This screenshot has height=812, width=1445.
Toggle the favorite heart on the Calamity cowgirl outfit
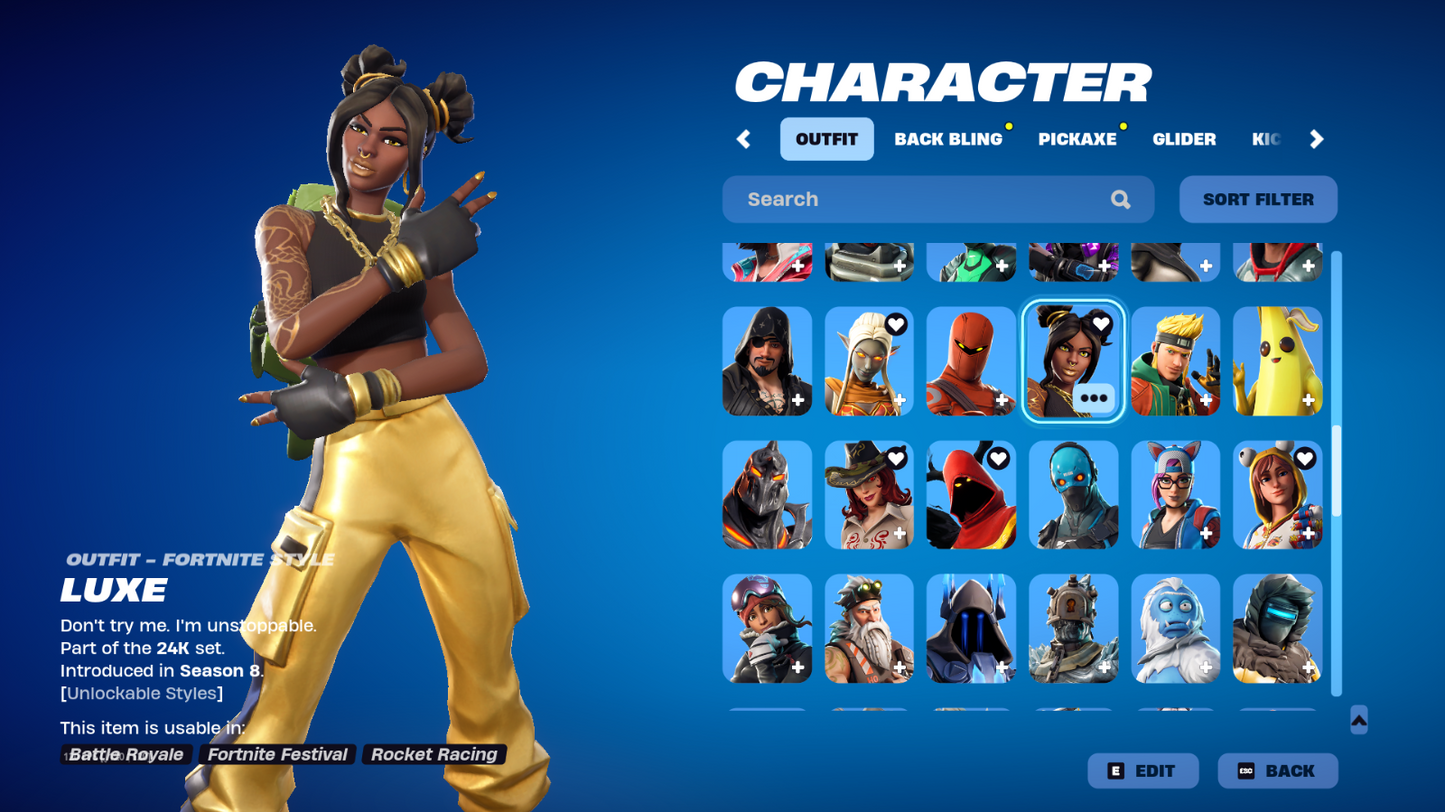895,459
